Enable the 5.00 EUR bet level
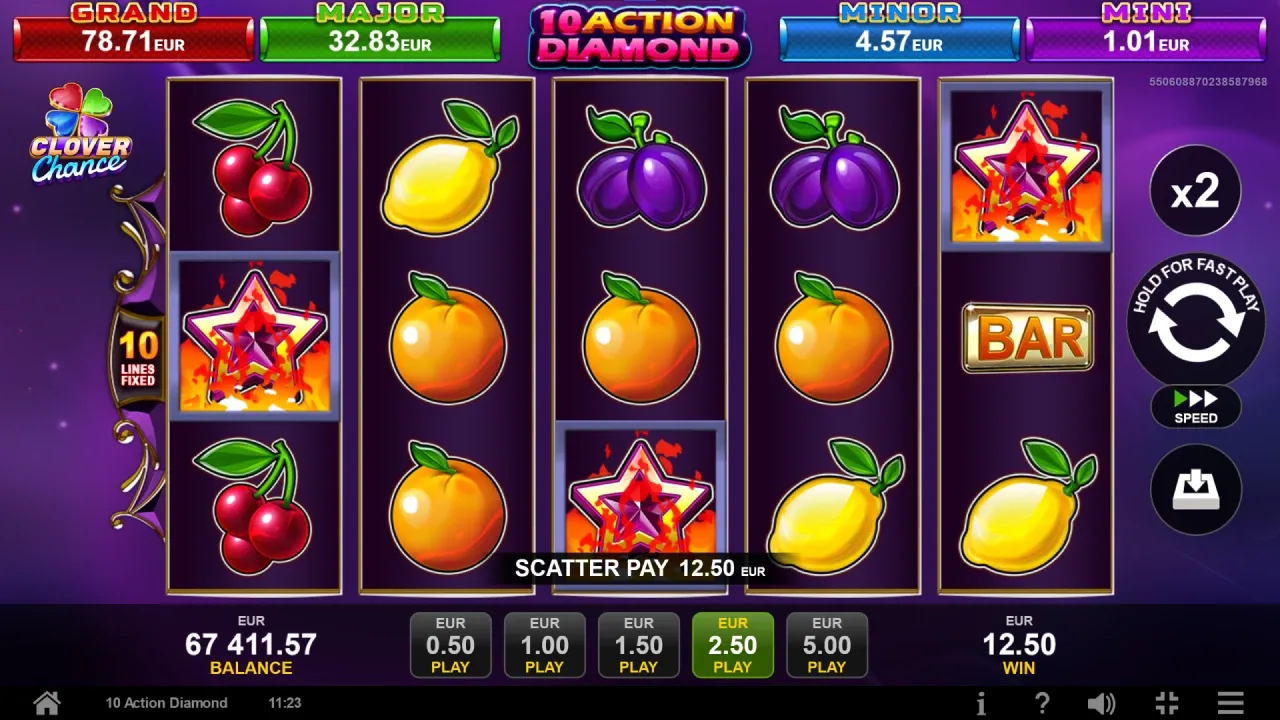Image resolution: width=1280 pixels, height=720 pixels. pyautogui.click(x=827, y=645)
